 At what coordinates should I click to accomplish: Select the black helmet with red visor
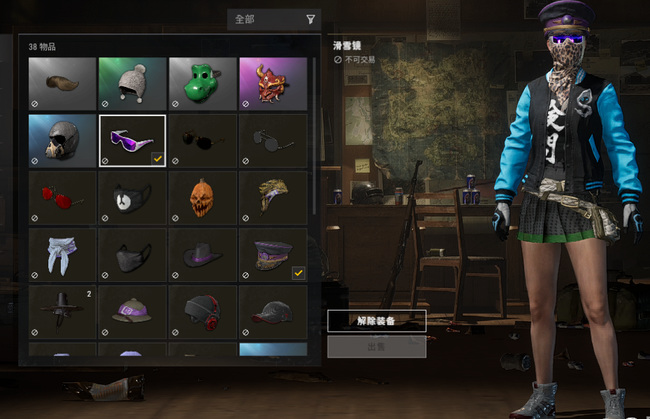pos(202,312)
